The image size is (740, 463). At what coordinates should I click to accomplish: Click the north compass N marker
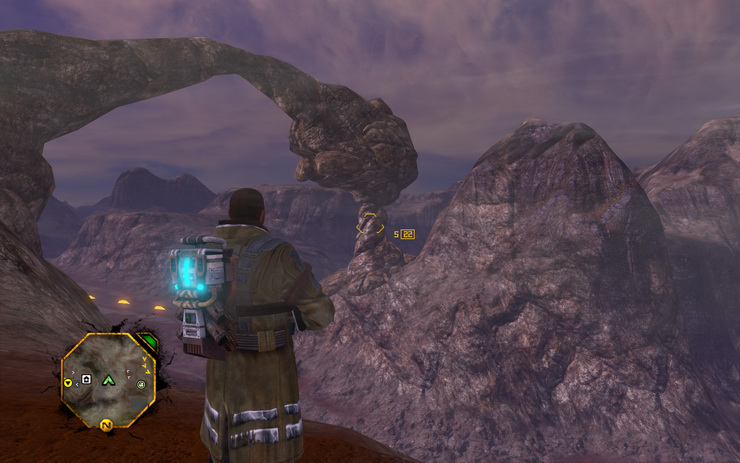(105, 425)
